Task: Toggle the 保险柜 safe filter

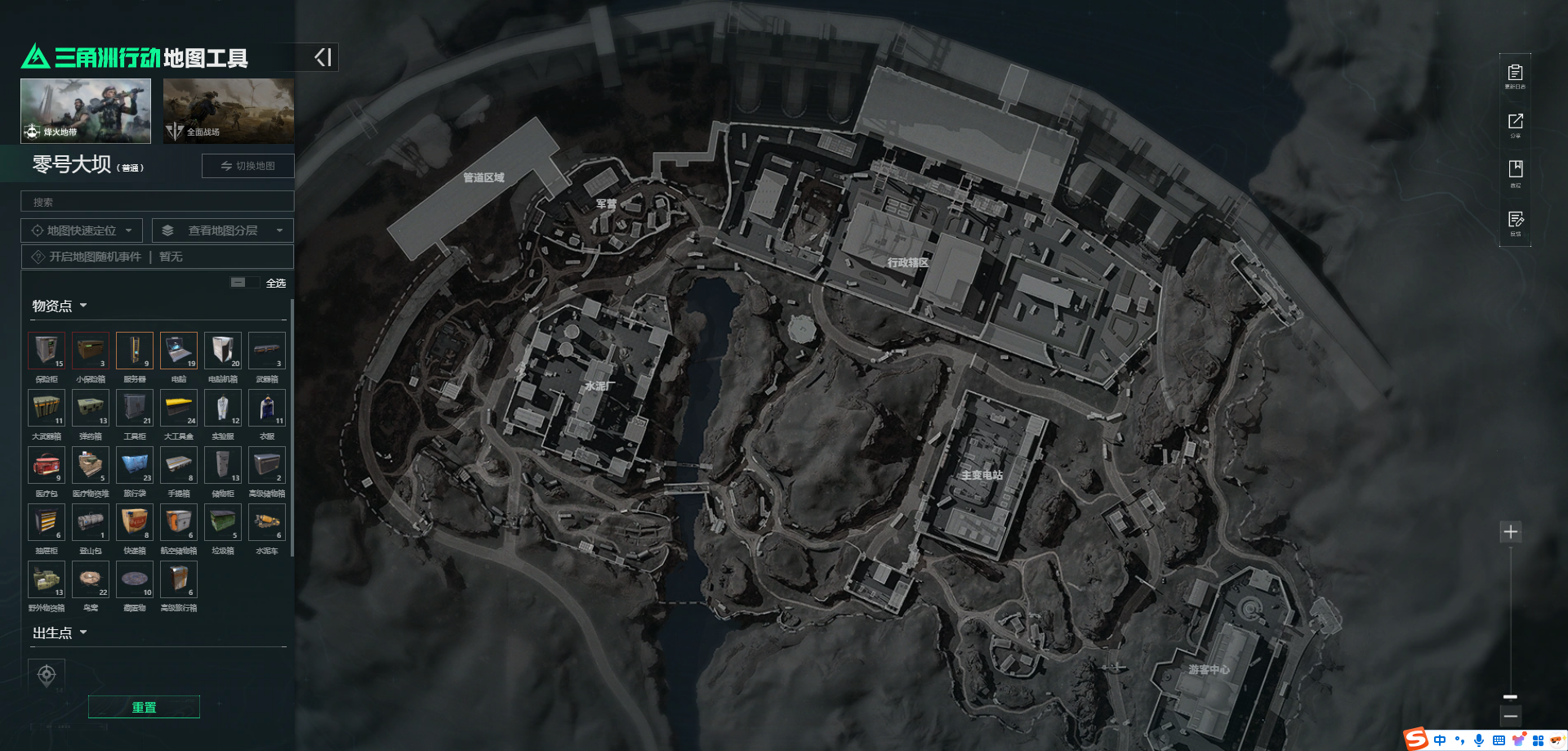Action: (47, 351)
